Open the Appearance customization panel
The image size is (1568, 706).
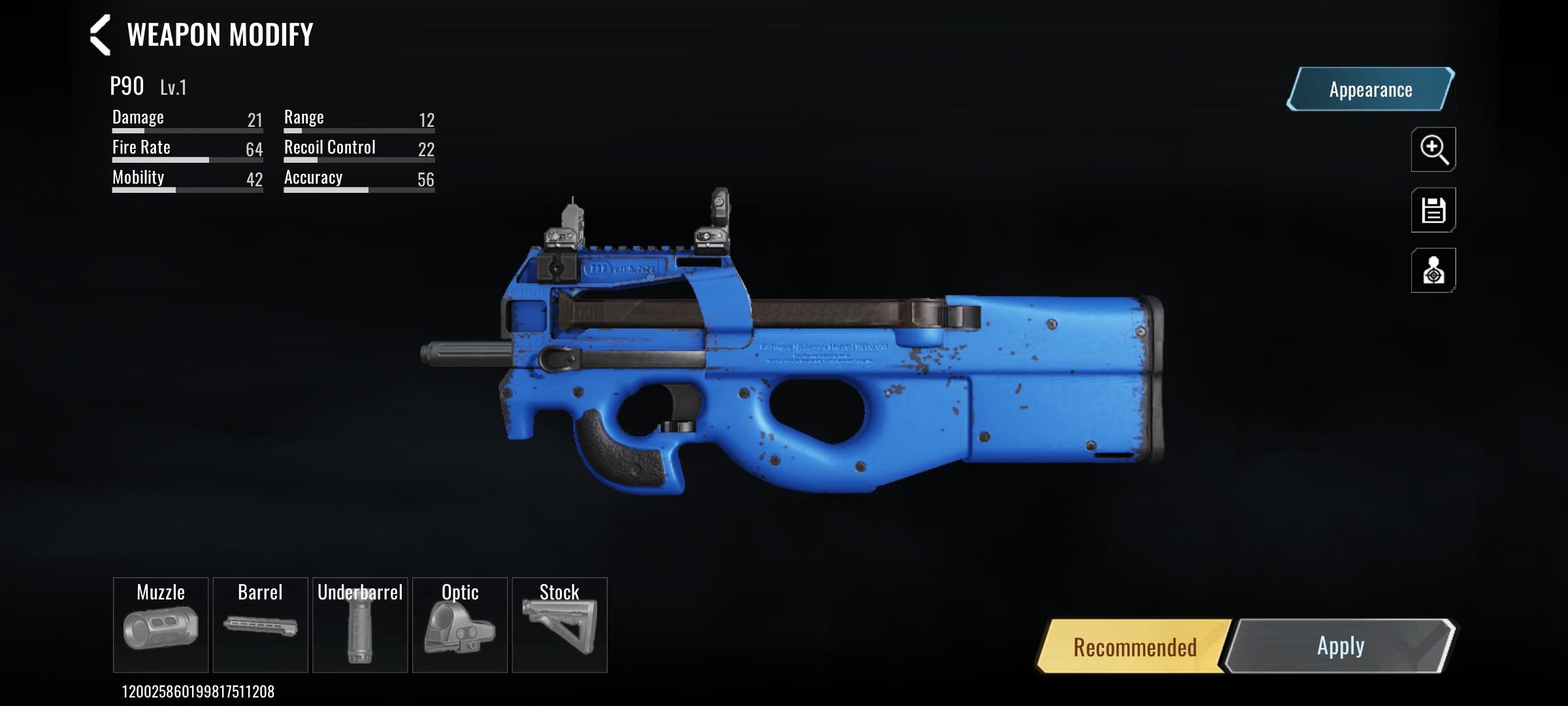(1368, 90)
